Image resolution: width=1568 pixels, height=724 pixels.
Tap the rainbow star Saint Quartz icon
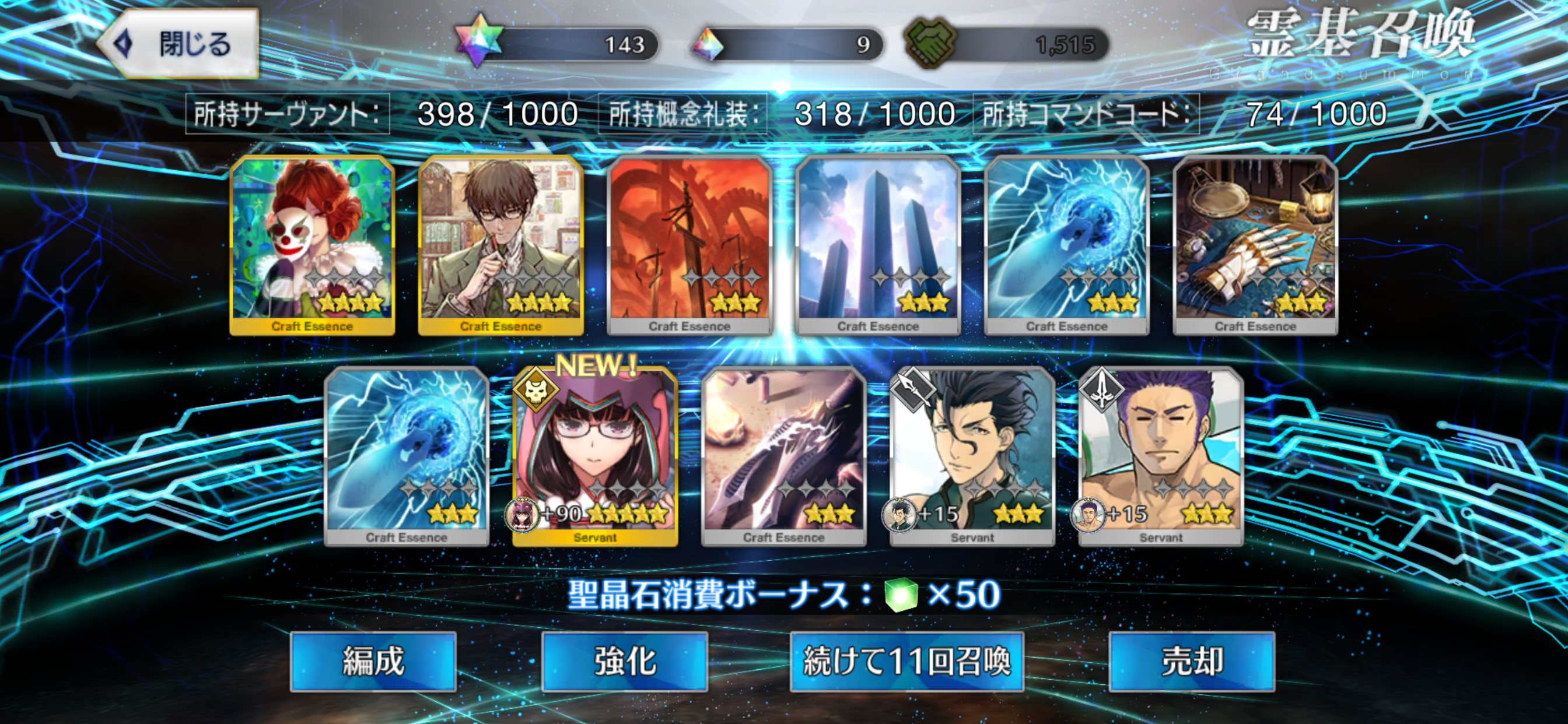pos(480,40)
